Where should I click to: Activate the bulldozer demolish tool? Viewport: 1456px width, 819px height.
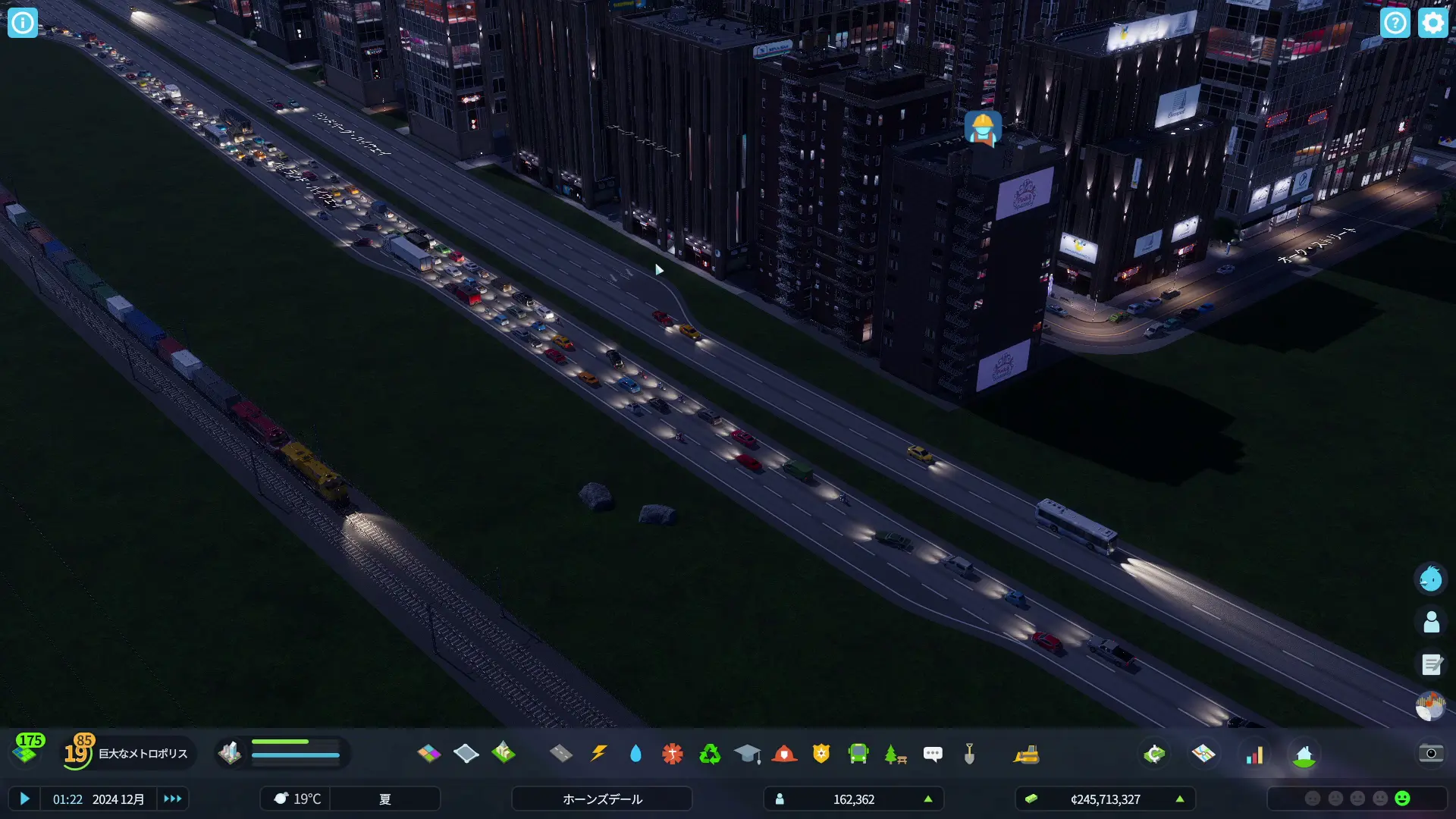1026,754
